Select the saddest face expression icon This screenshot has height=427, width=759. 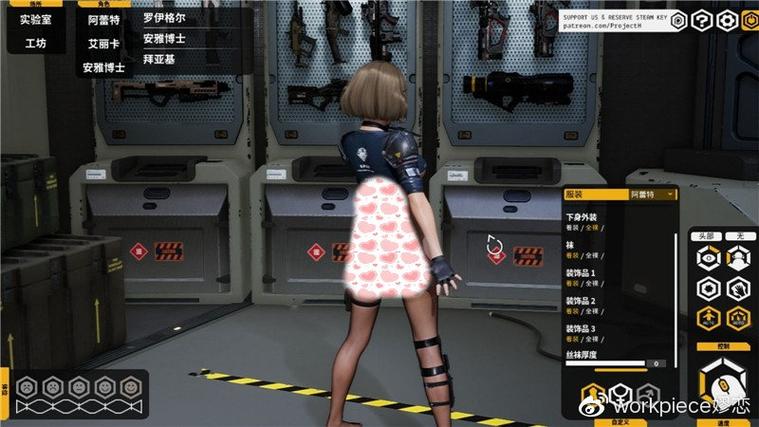click(x=29, y=385)
